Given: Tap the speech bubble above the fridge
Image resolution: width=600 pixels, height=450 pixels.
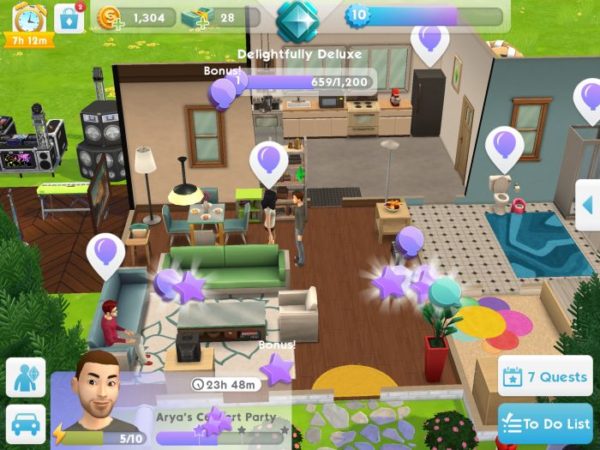Looking at the screenshot, I should coord(430,42).
